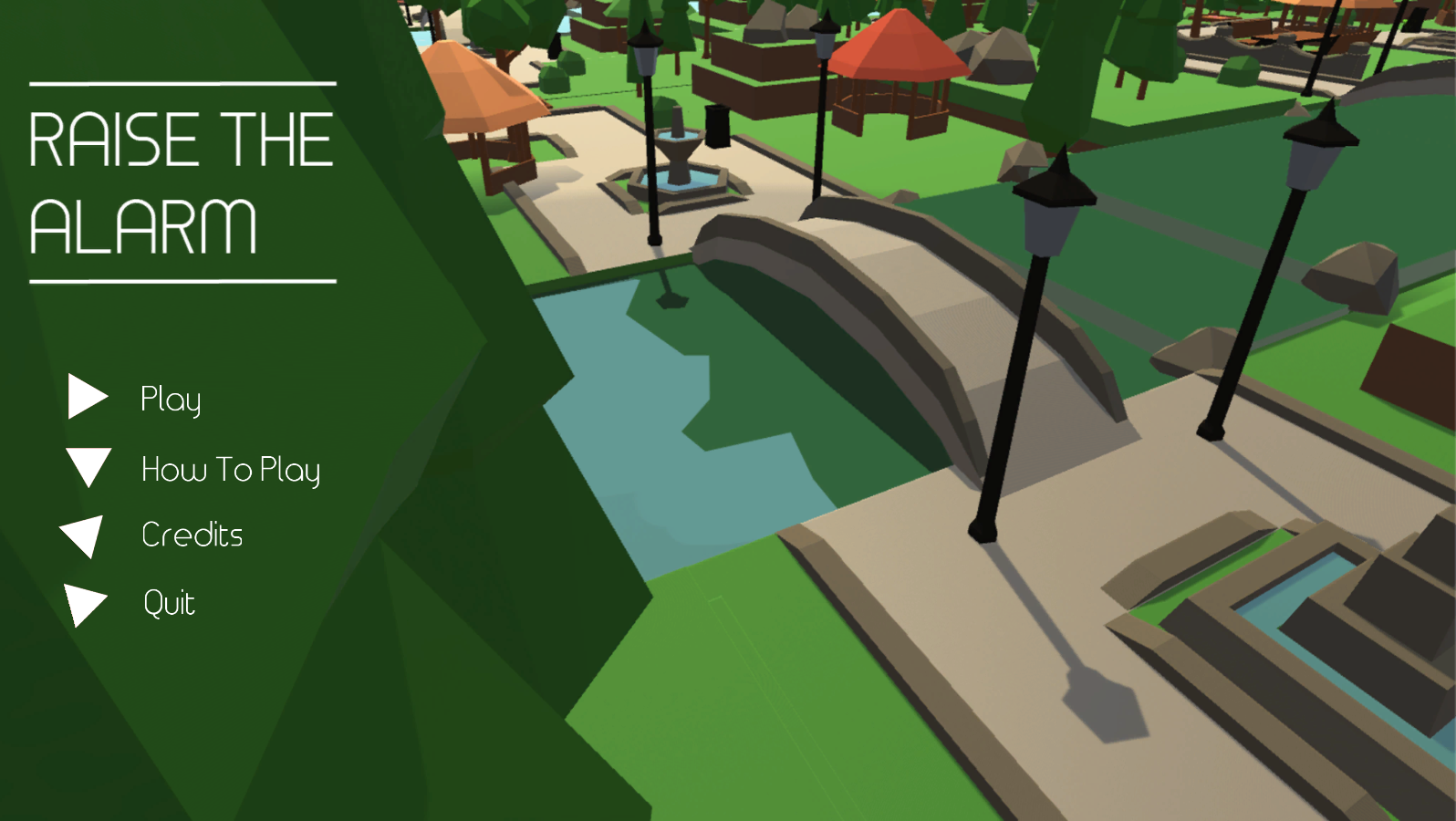1456x821 pixels.
Task: Open the How To Play instructions
Action: [230, 470]
